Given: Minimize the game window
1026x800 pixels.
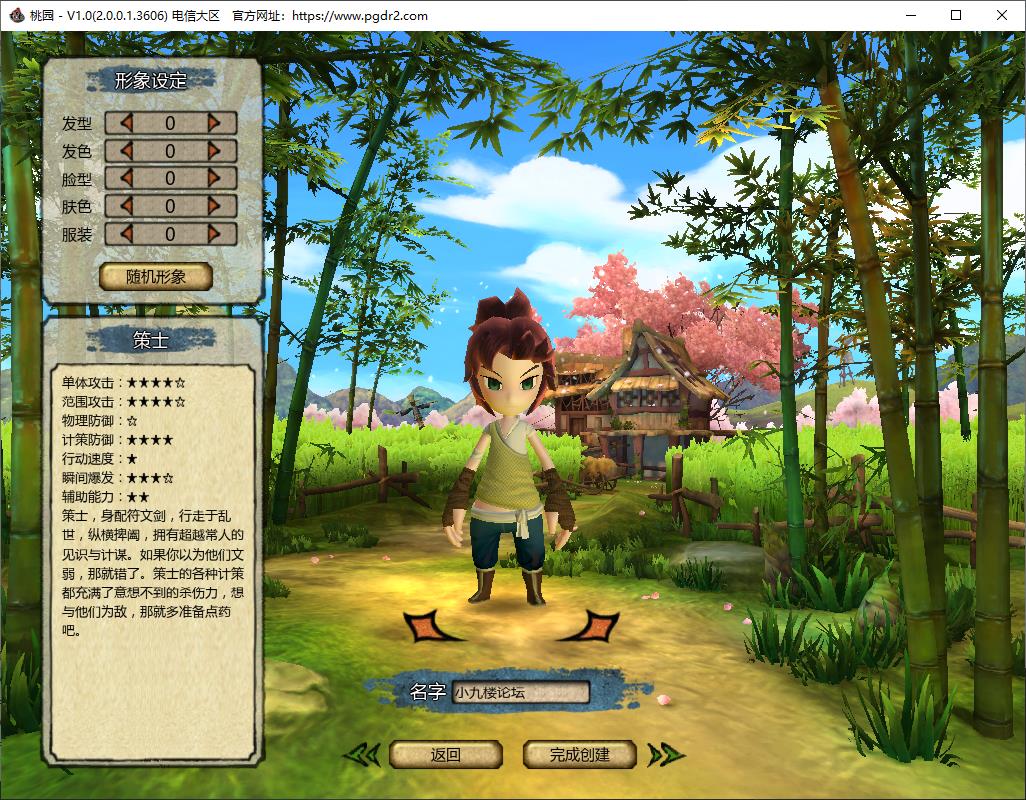Looking at the screenshot, I should click(x=910, y=15).
